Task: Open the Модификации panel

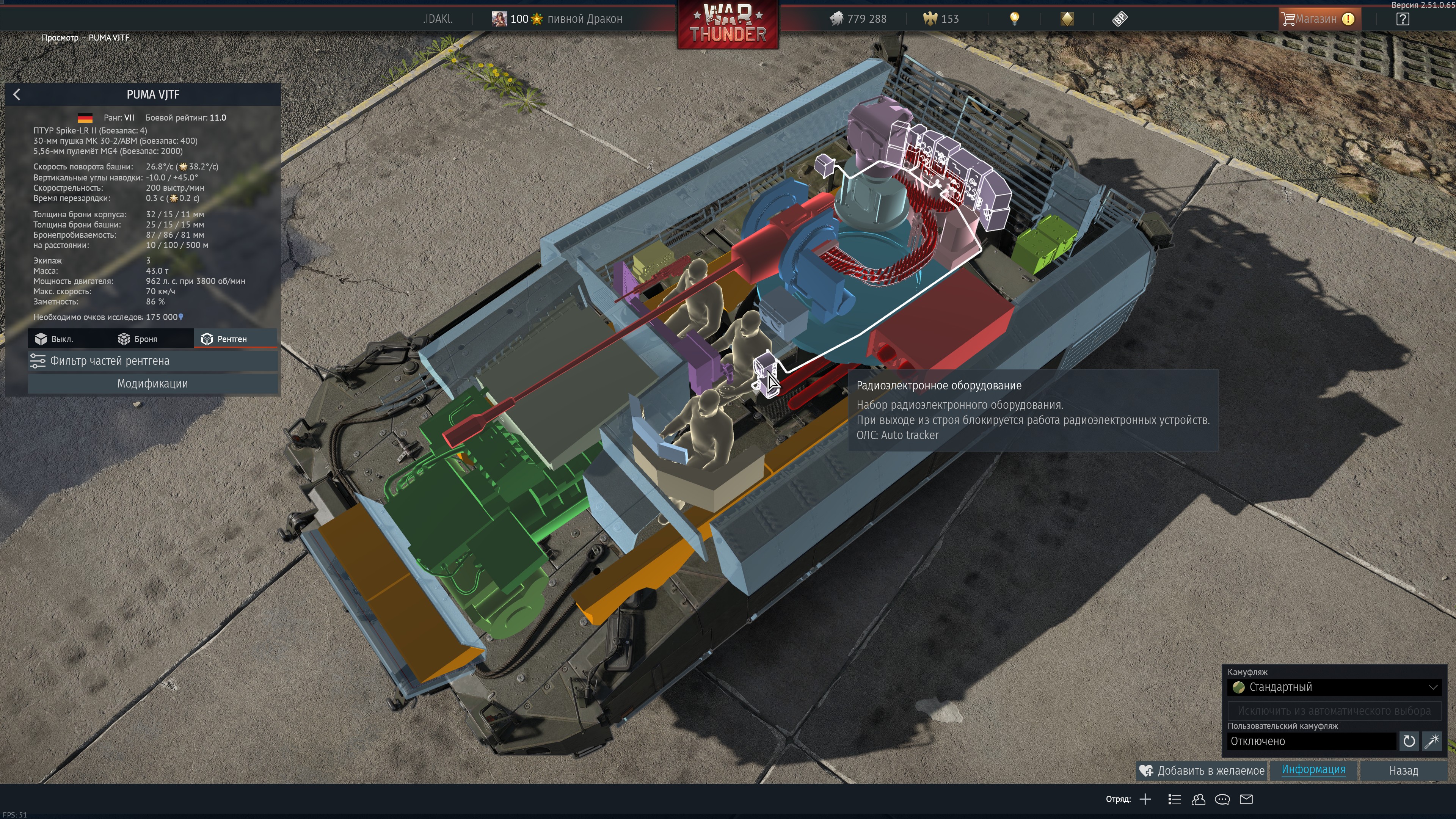Action: [152, 383]
